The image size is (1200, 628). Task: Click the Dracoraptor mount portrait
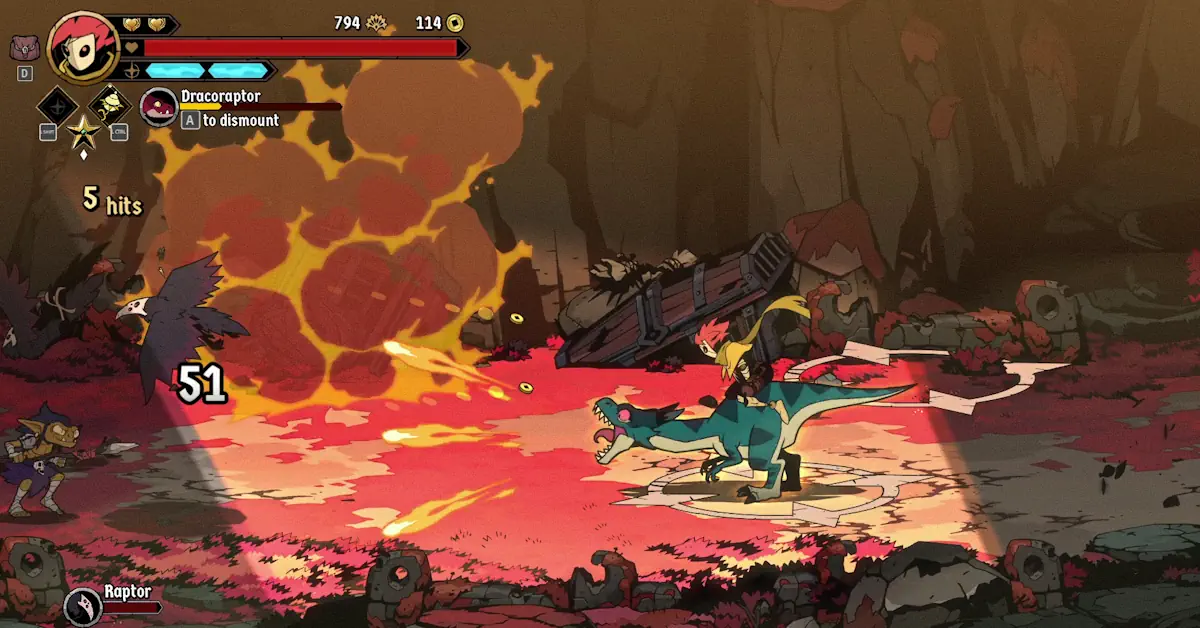[159, 107]
